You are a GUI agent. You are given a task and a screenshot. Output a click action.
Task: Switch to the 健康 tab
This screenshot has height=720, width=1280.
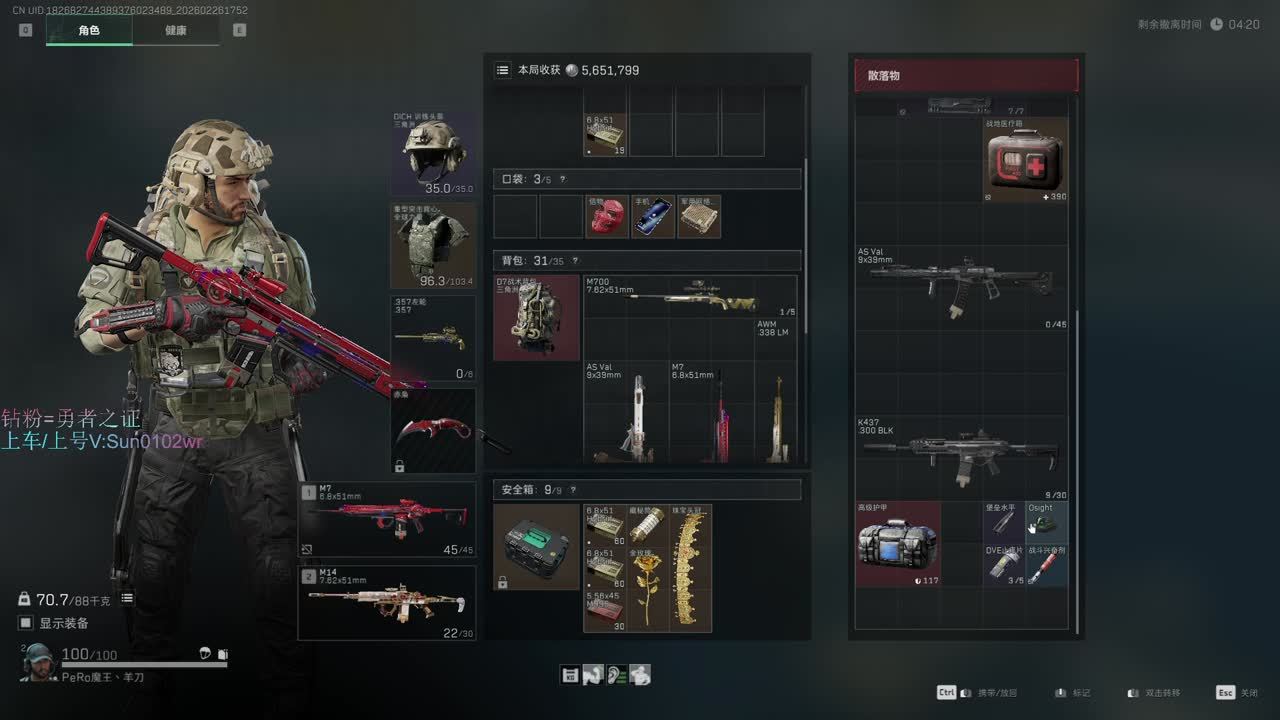pyautogui.click(x=176, y=30)
